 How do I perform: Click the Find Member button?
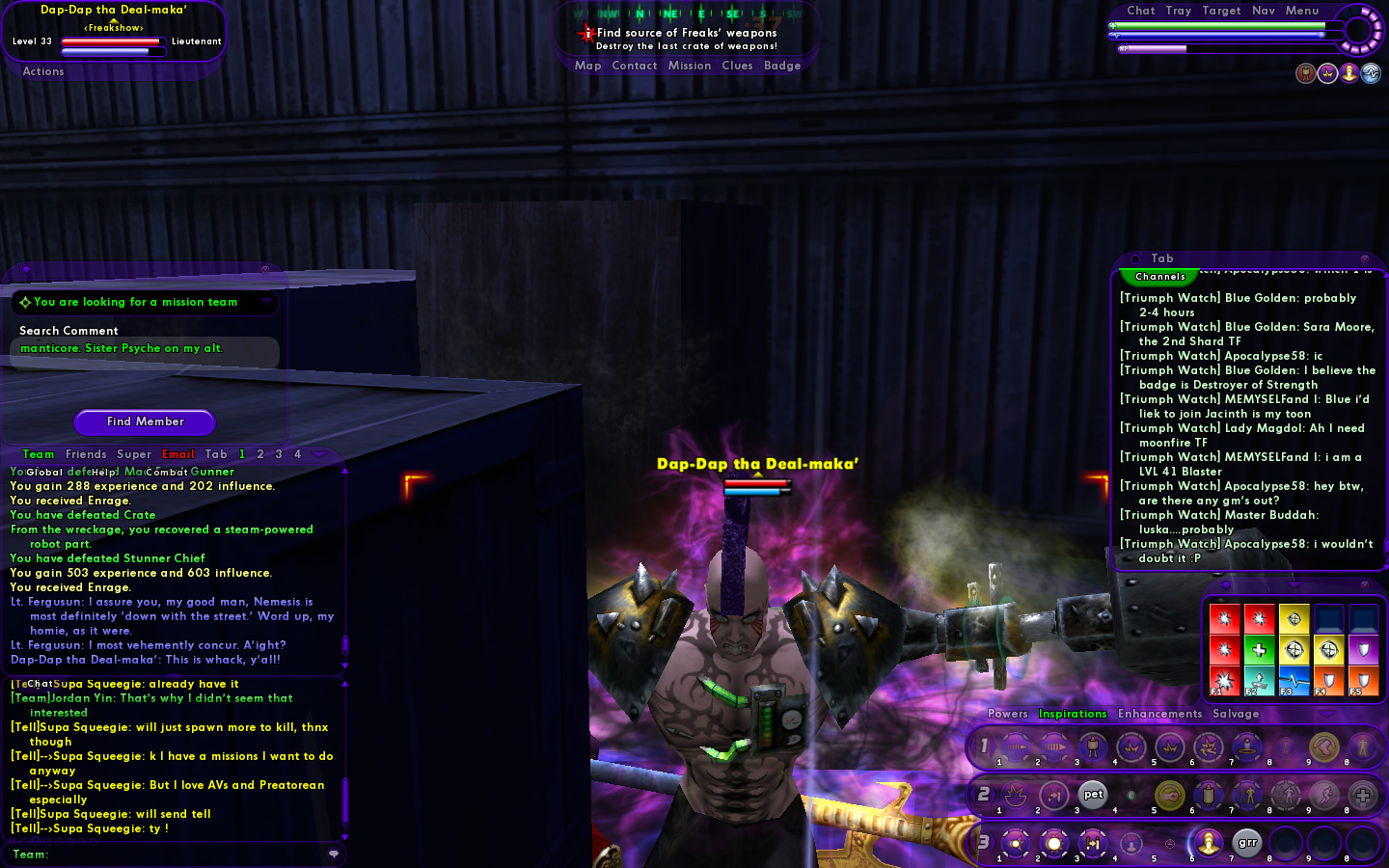click(x=145, y=421)
